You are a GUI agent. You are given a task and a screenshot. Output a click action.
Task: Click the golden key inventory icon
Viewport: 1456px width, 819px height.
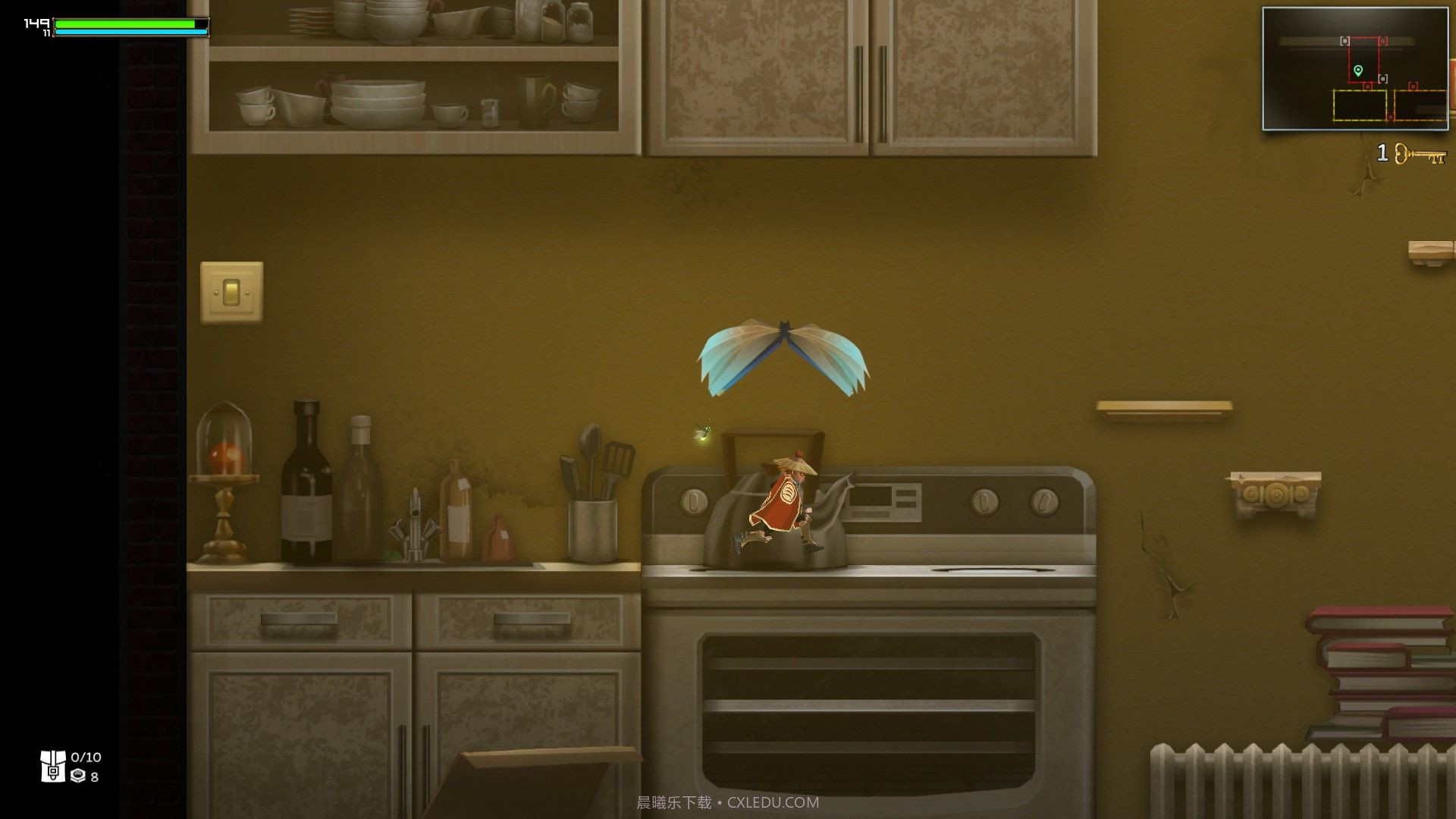coord(1420,155)
